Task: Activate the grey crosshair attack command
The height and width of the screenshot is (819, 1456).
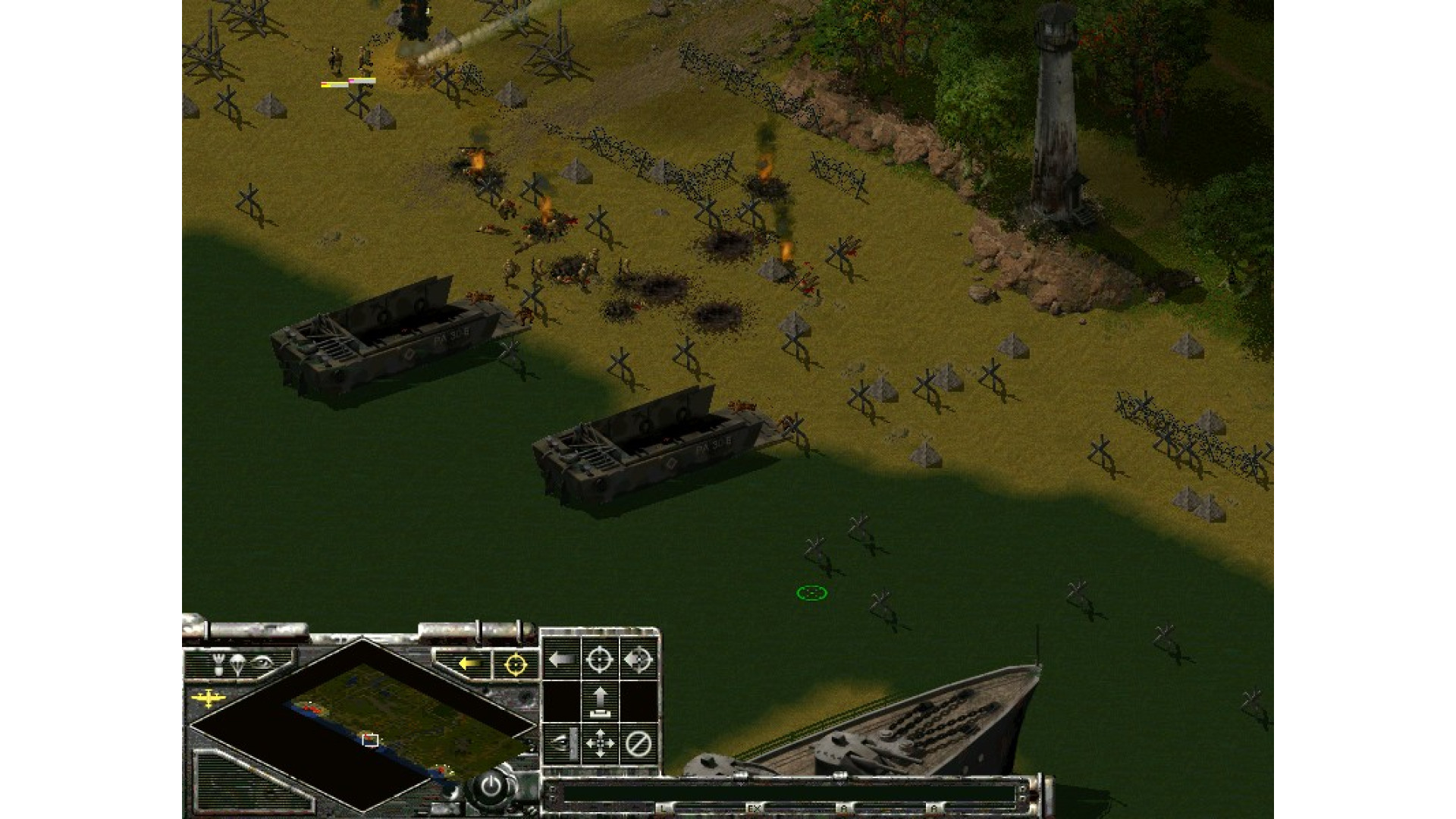Action: tap(600, 659)
